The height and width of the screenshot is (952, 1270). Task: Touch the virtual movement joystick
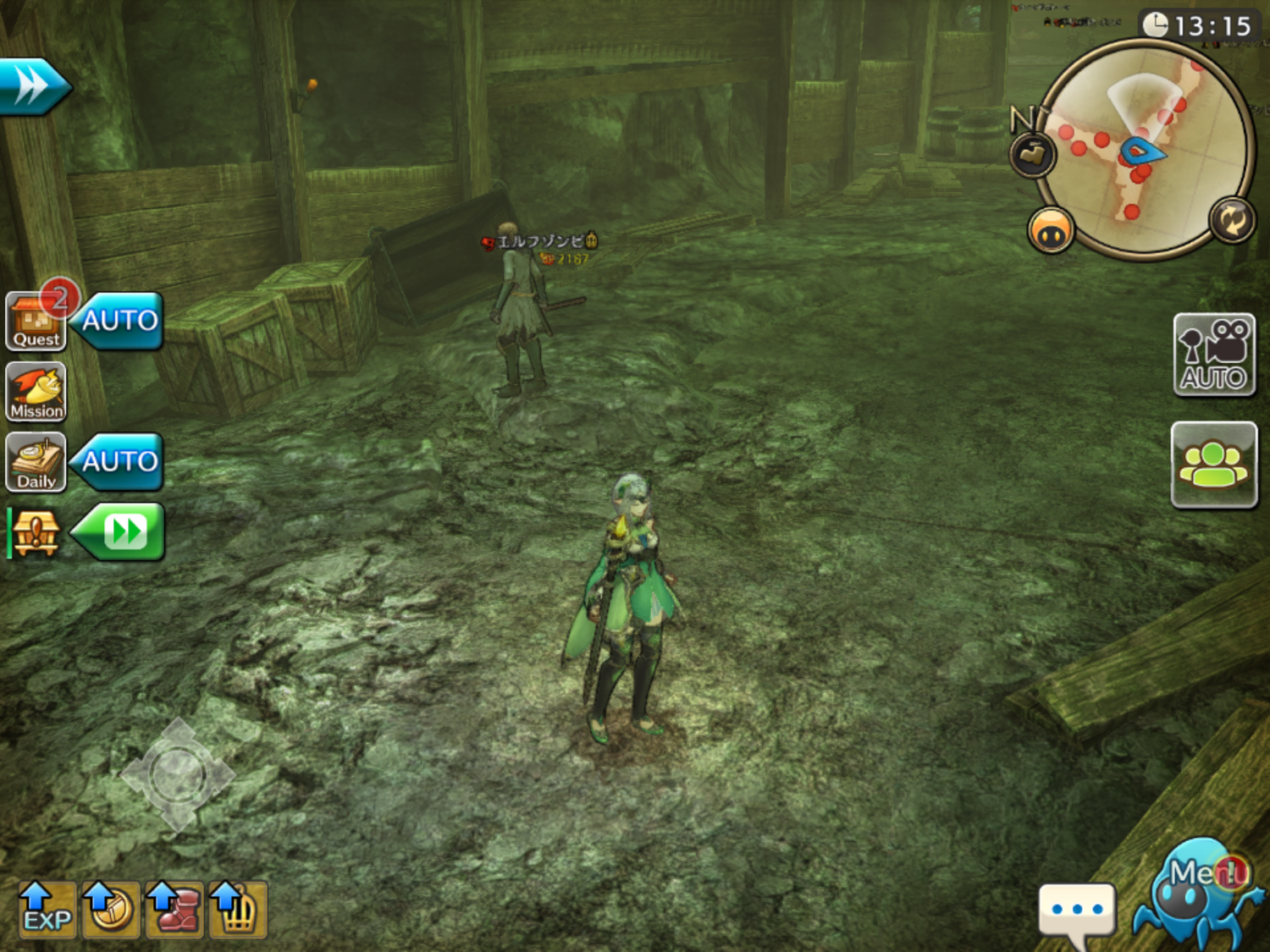177,774
